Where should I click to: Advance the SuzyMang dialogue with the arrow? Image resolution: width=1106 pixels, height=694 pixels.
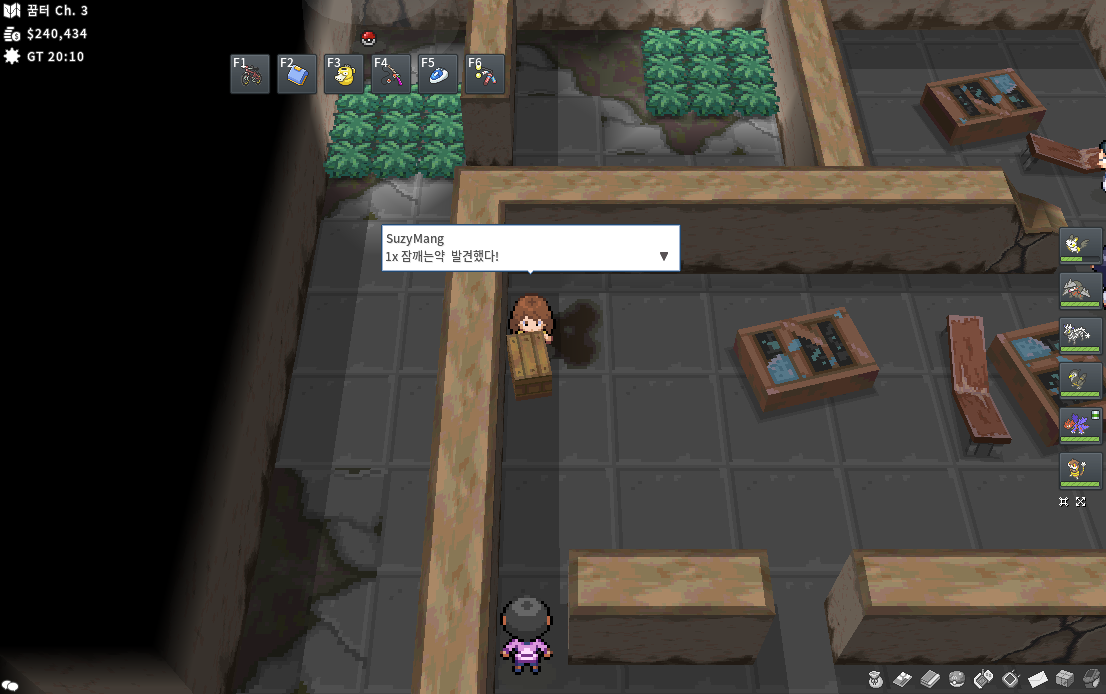(x=664, y=257)
